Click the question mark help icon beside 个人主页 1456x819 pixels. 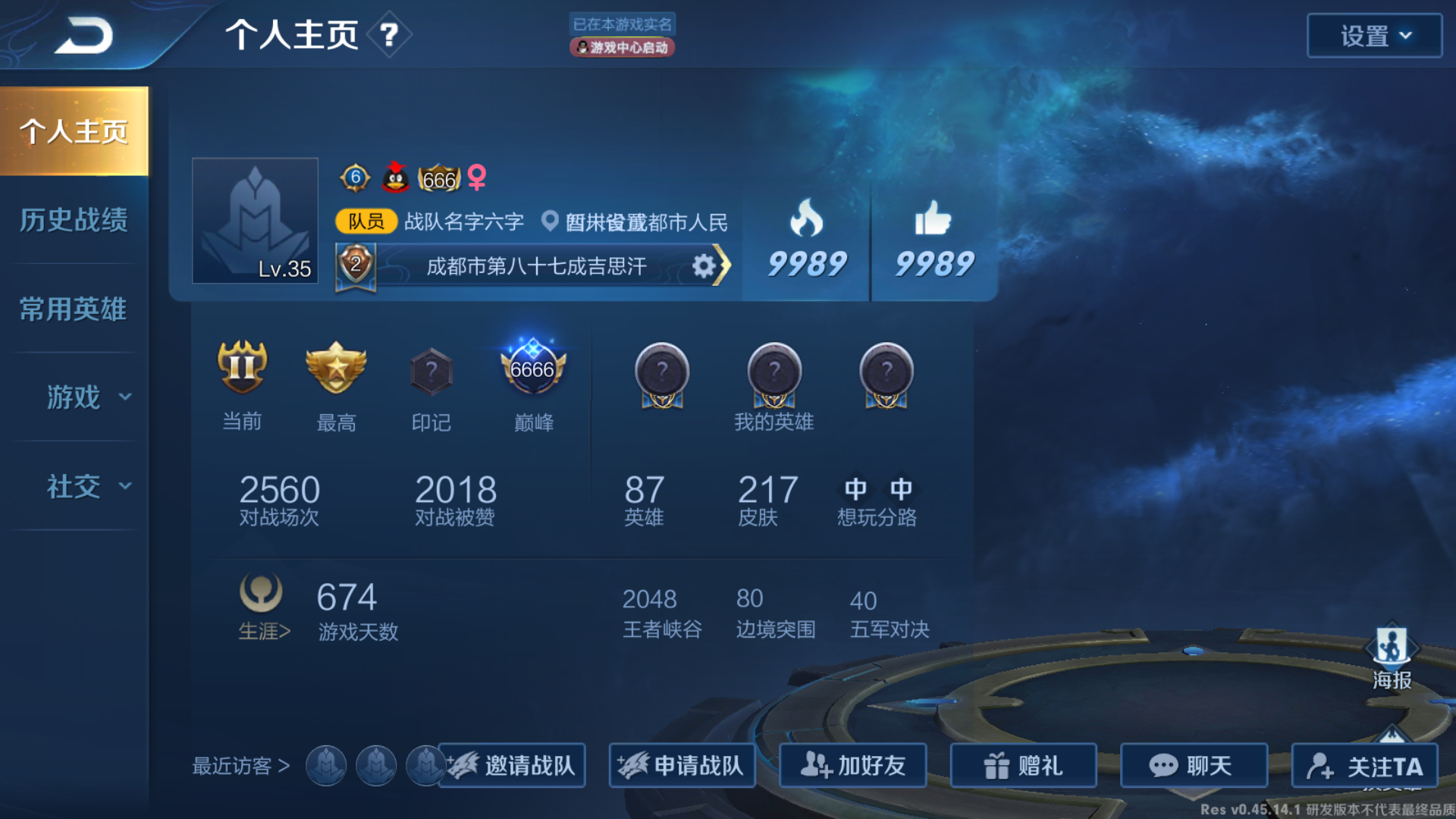(x=389, y=35)
